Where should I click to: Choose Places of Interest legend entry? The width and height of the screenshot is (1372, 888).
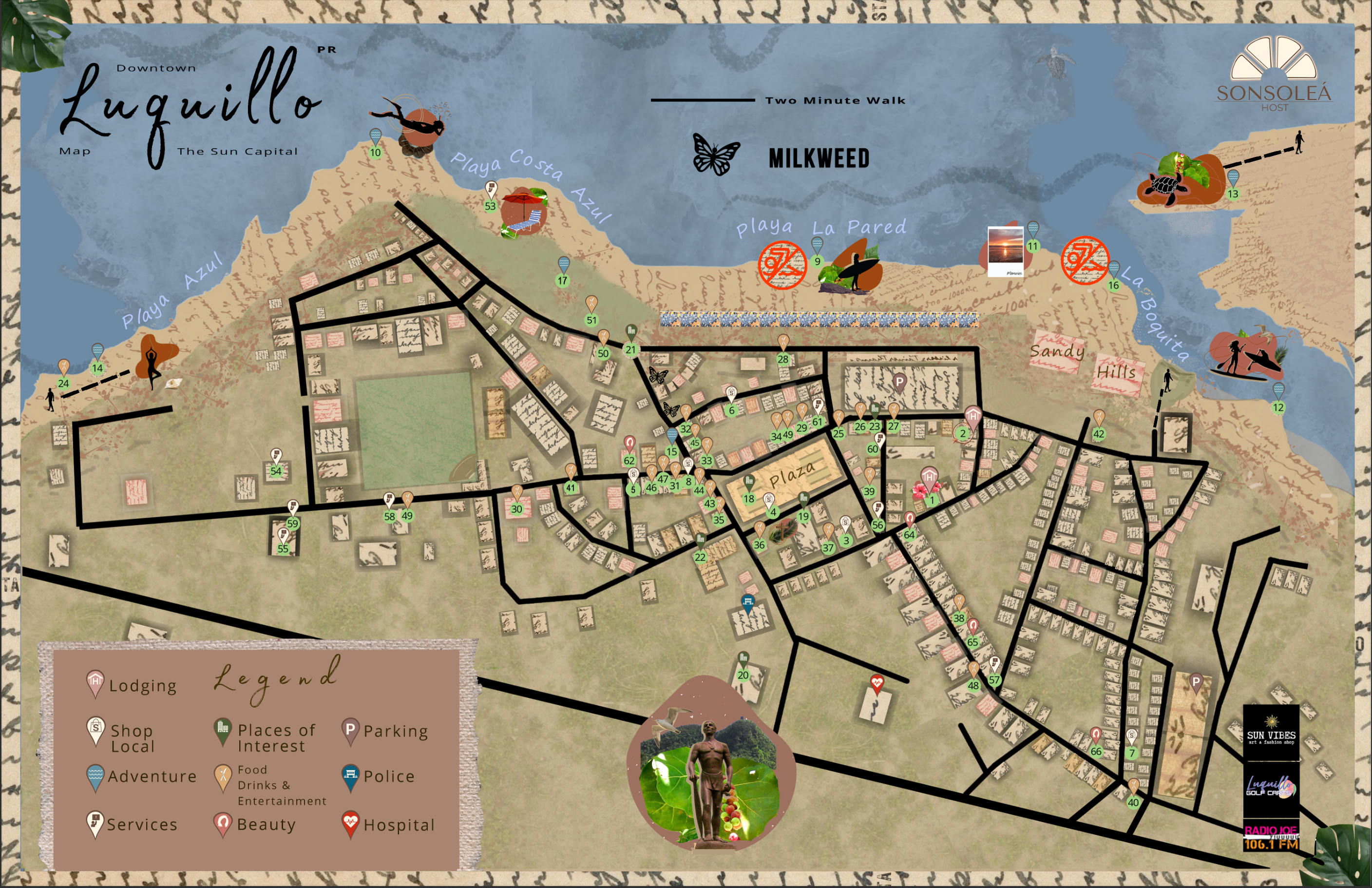tap(276, 738)
